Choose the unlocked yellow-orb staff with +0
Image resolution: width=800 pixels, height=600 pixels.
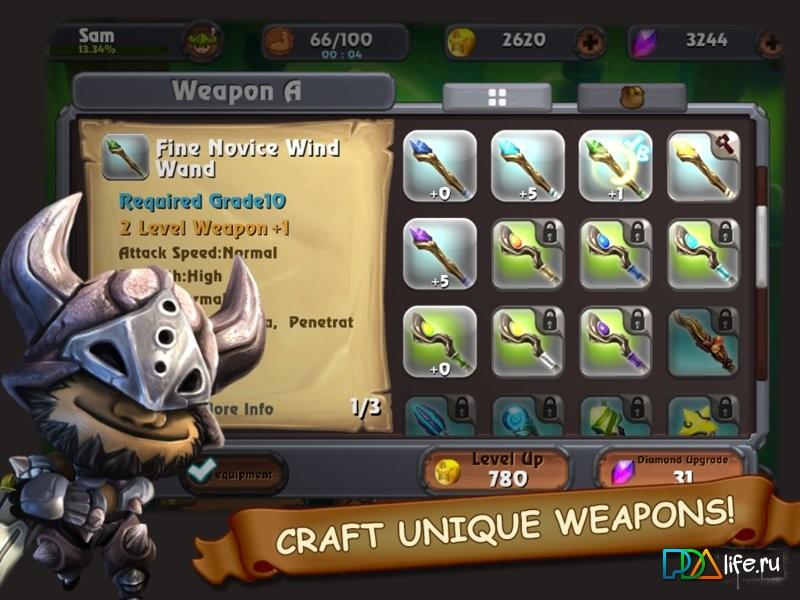click(x=440, y=341)
